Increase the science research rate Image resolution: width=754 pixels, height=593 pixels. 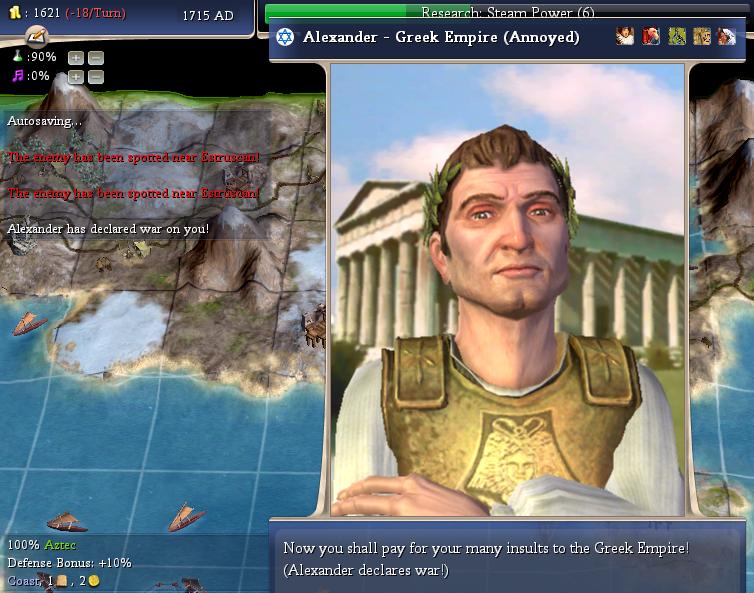point(75,58)
